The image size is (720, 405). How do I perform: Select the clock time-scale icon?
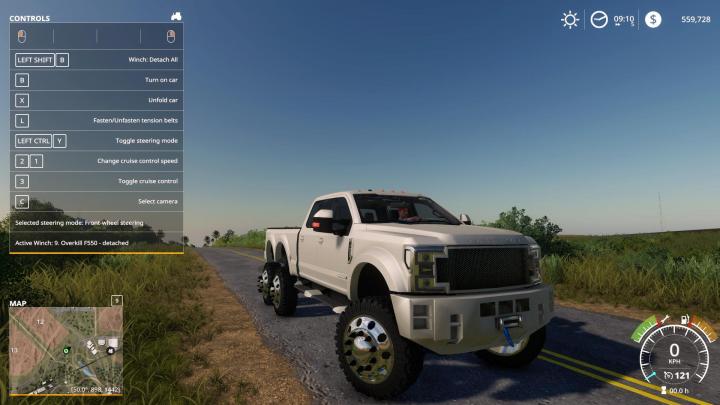tap(599, 19)
